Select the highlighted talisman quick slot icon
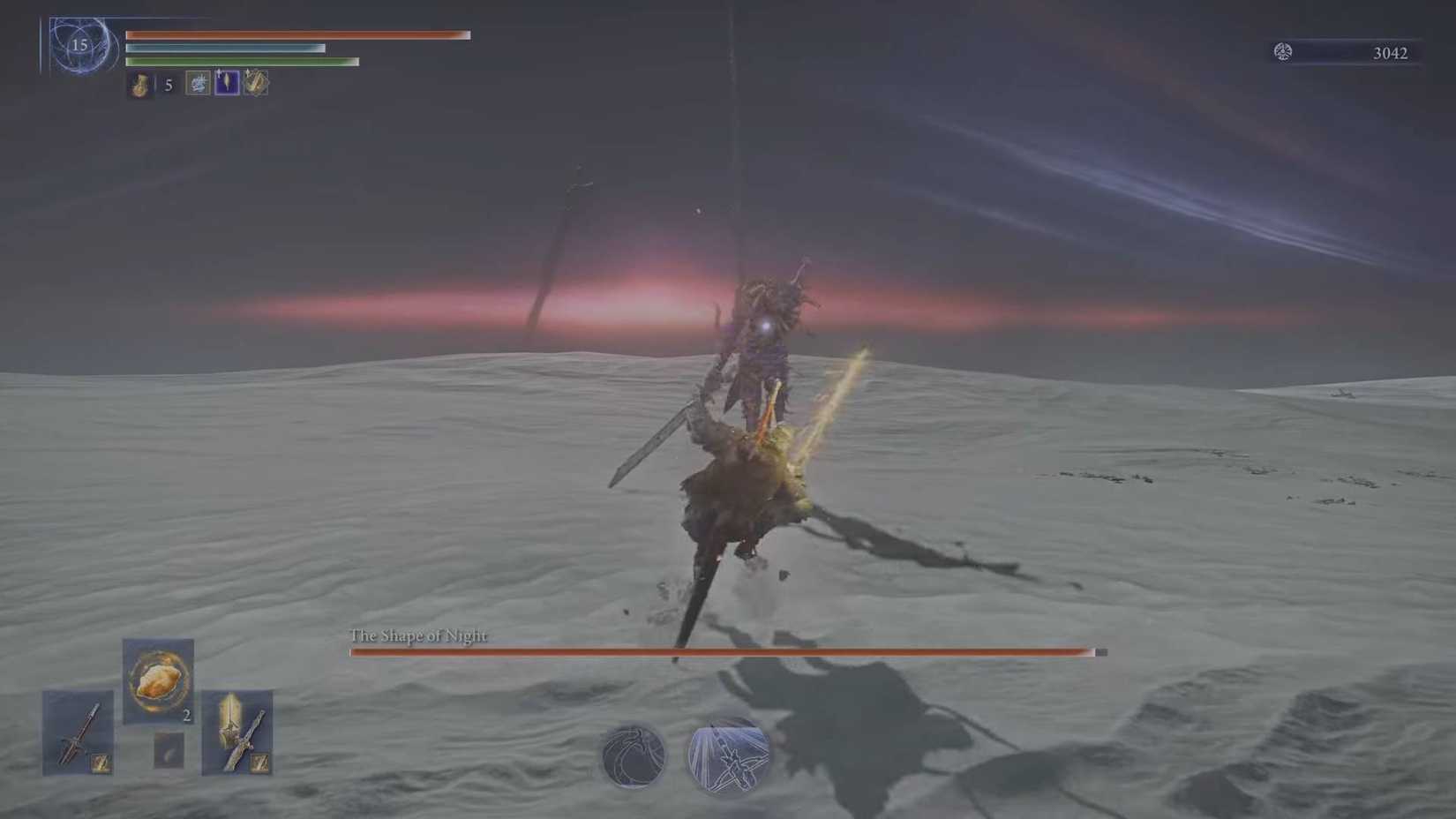1456x819 pixels. click(x=226, y=84)
